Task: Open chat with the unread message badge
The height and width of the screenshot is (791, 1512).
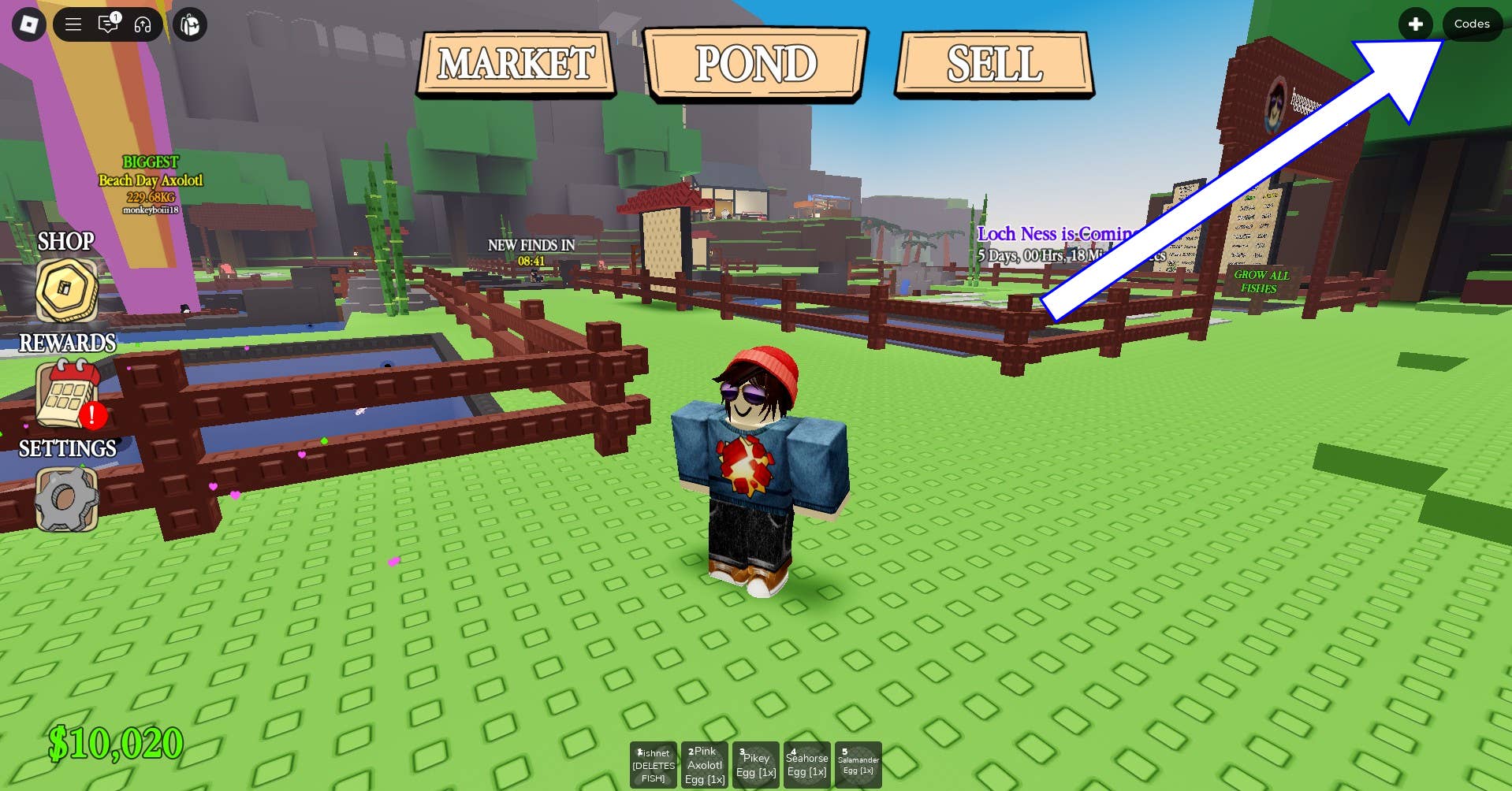Action: click(116, 16)
